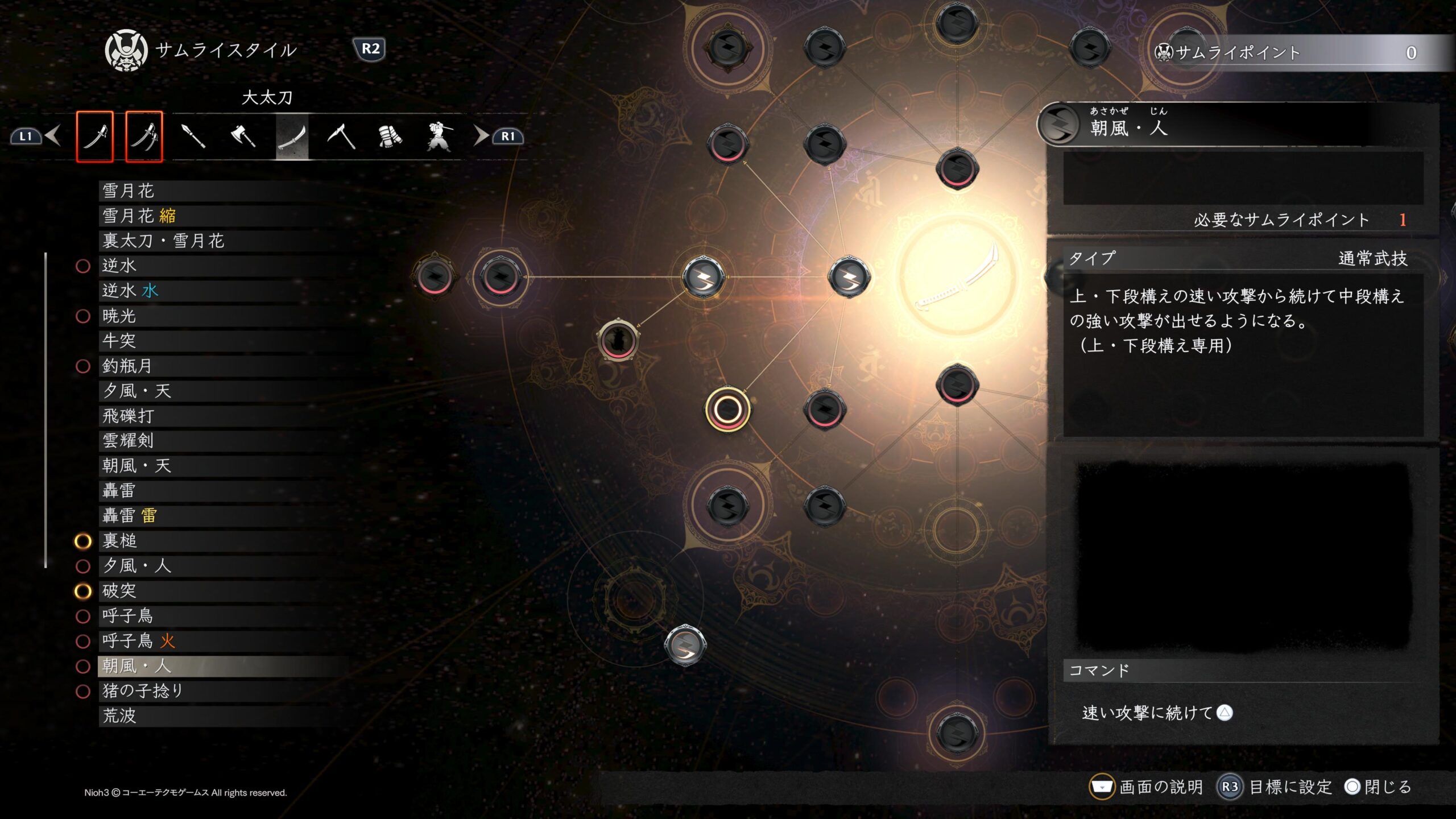
Task: Select the 逆水 水 skill entry
Action: pos(131,291)
